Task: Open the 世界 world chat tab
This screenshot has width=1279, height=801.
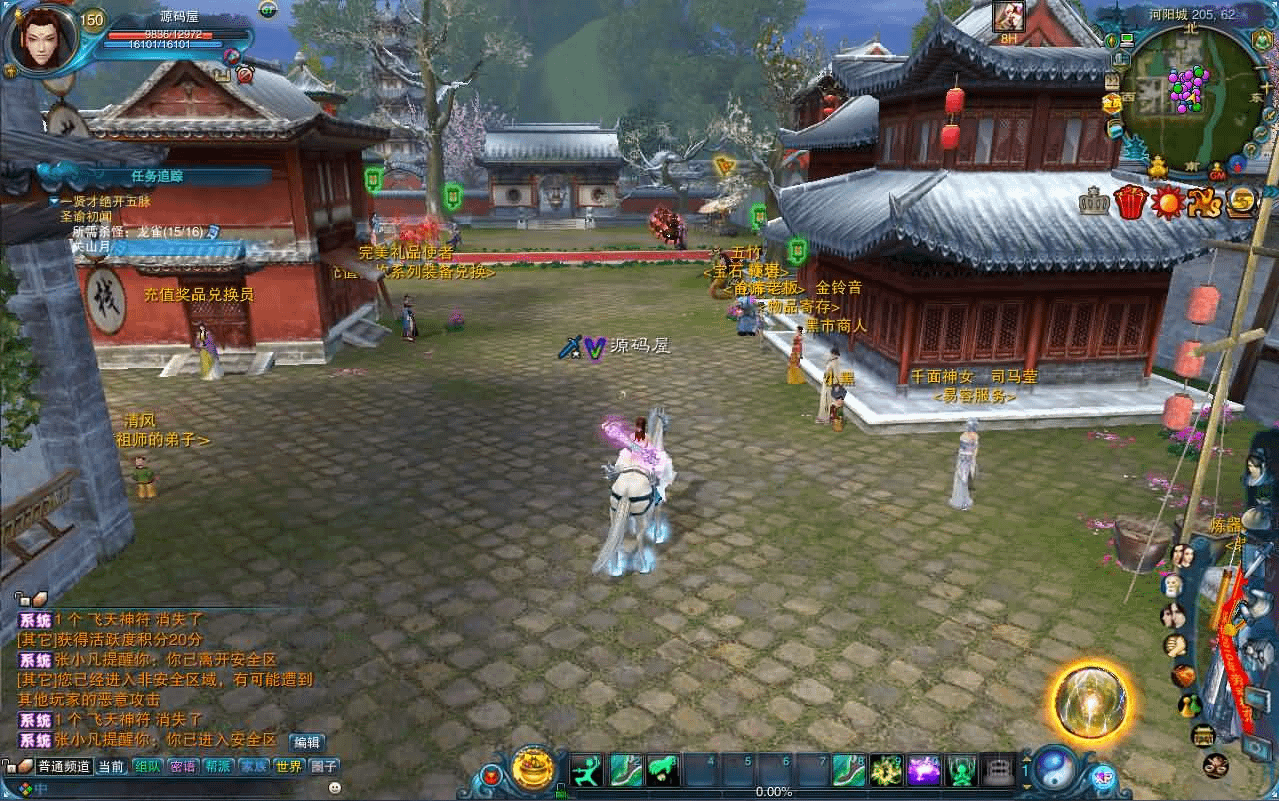Action: [x=288, y=767]
